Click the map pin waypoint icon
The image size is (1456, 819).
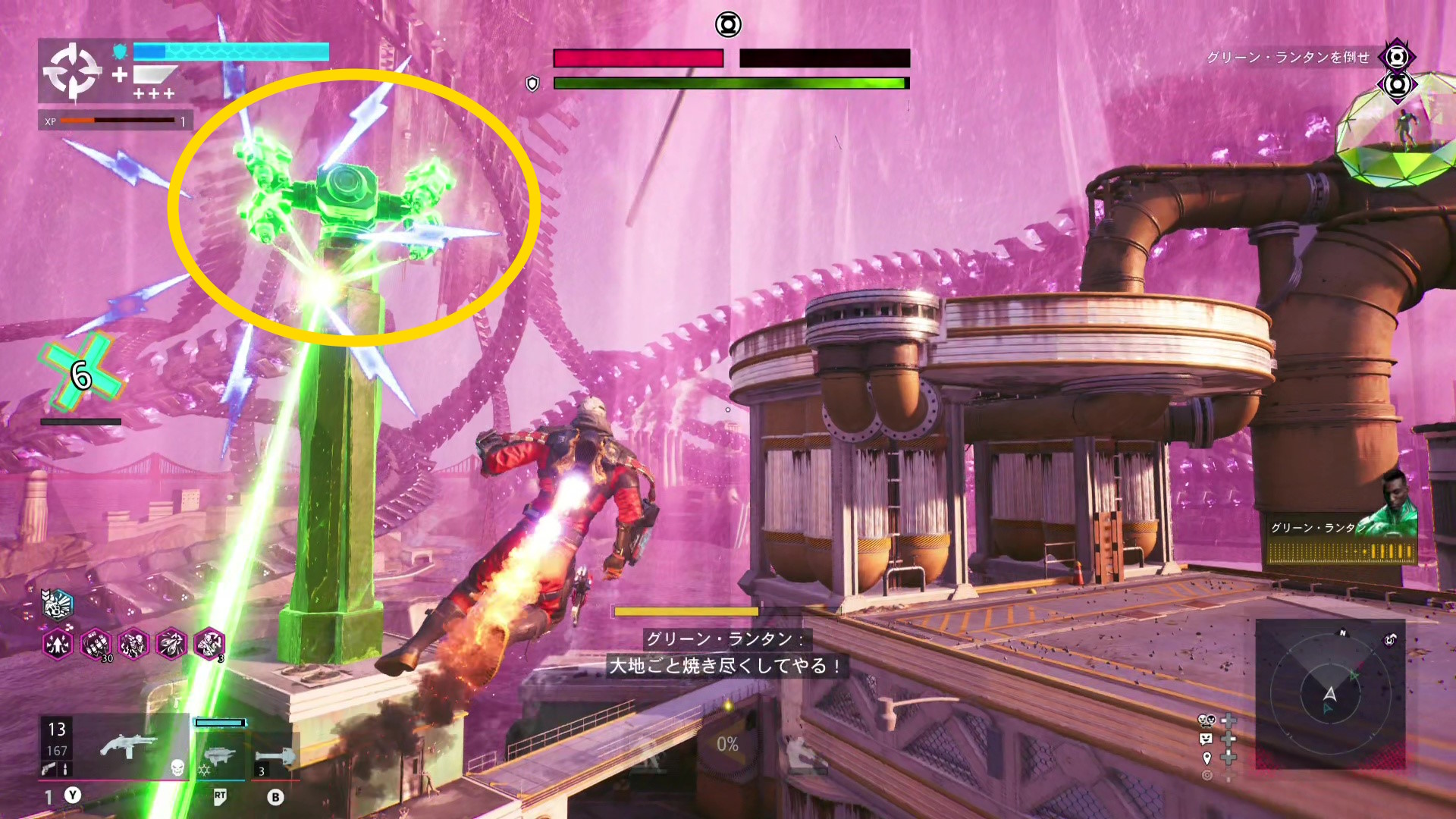tap(1207, 758)
